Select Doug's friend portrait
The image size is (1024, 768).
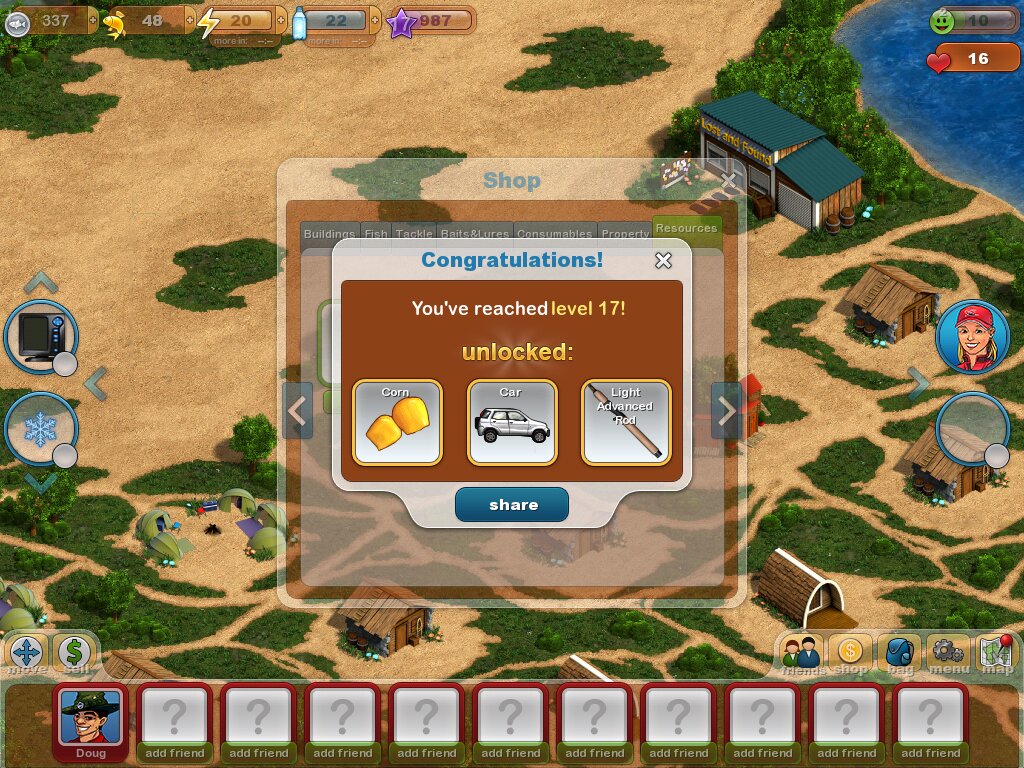click(x=90, y=717)
